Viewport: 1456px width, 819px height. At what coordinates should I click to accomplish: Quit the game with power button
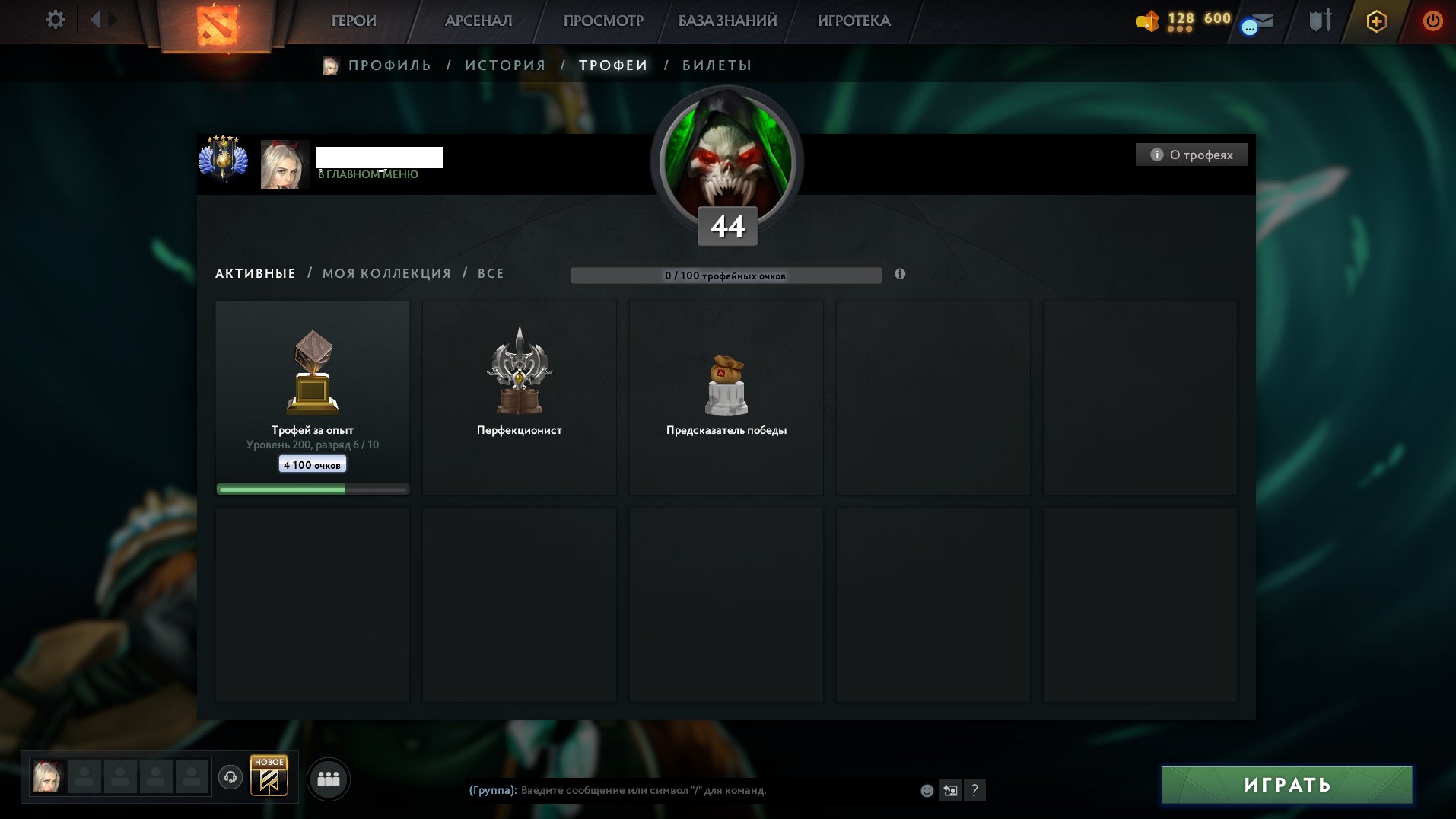(1432, 21)
